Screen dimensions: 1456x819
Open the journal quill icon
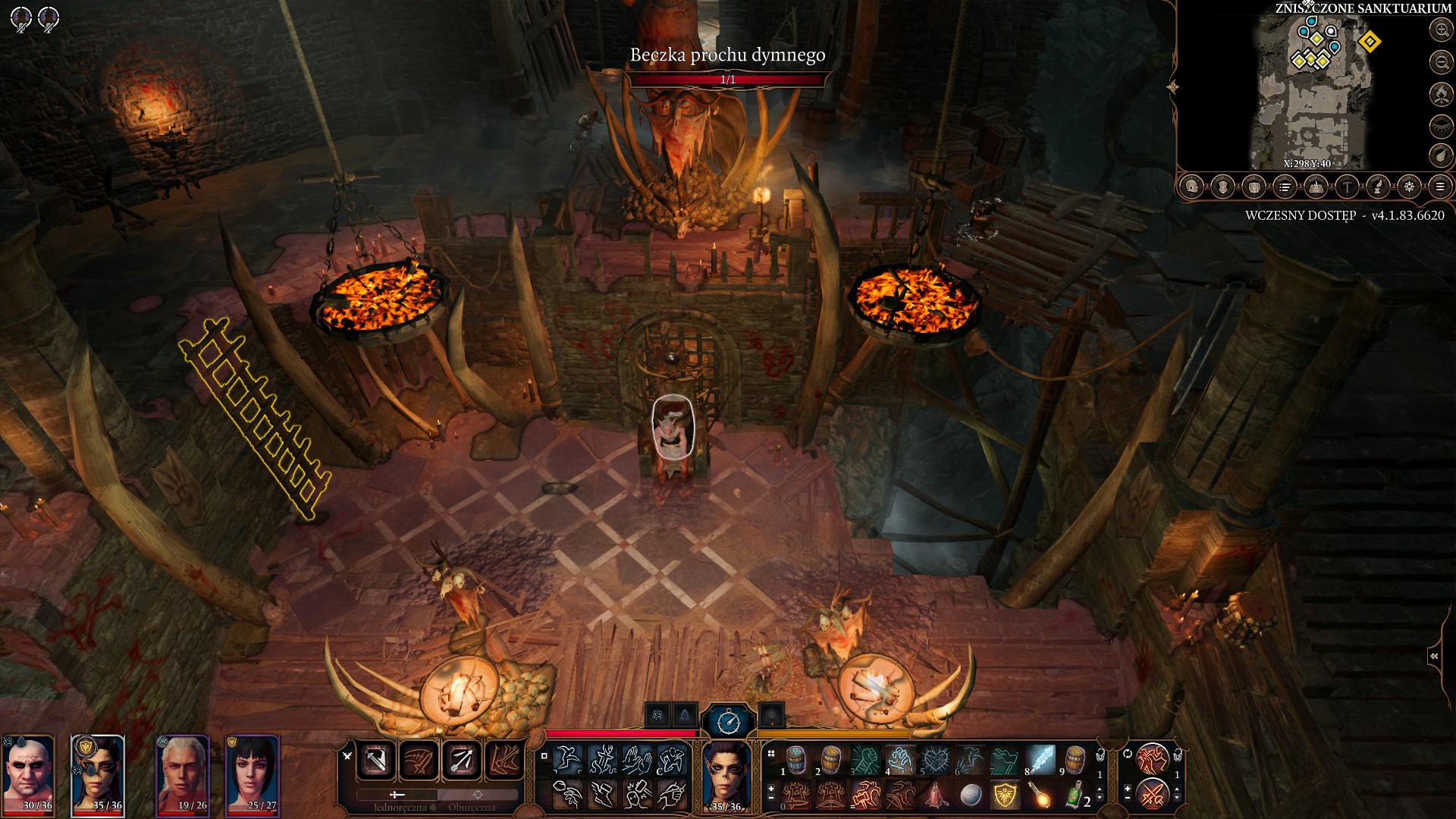(1378, 187)
